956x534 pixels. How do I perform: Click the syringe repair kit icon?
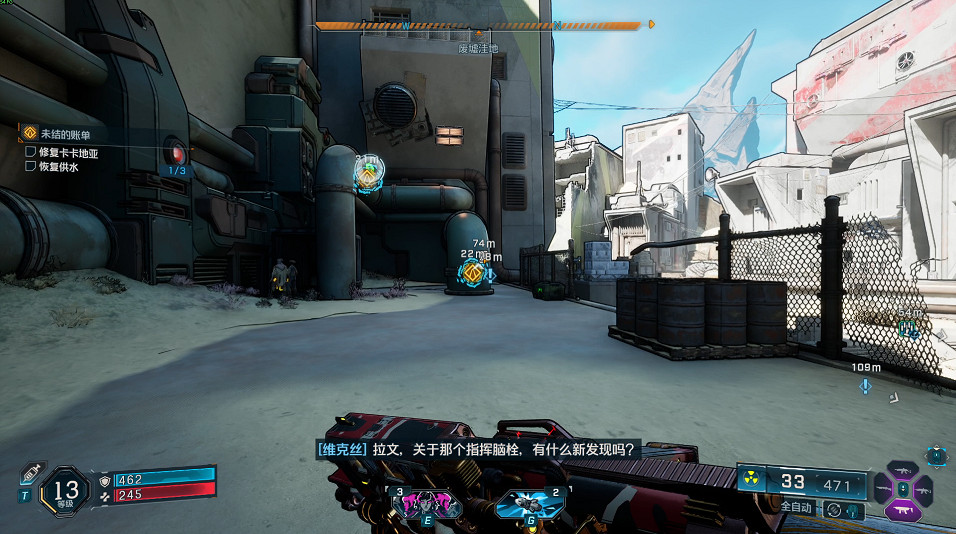[x=29, y=472]
